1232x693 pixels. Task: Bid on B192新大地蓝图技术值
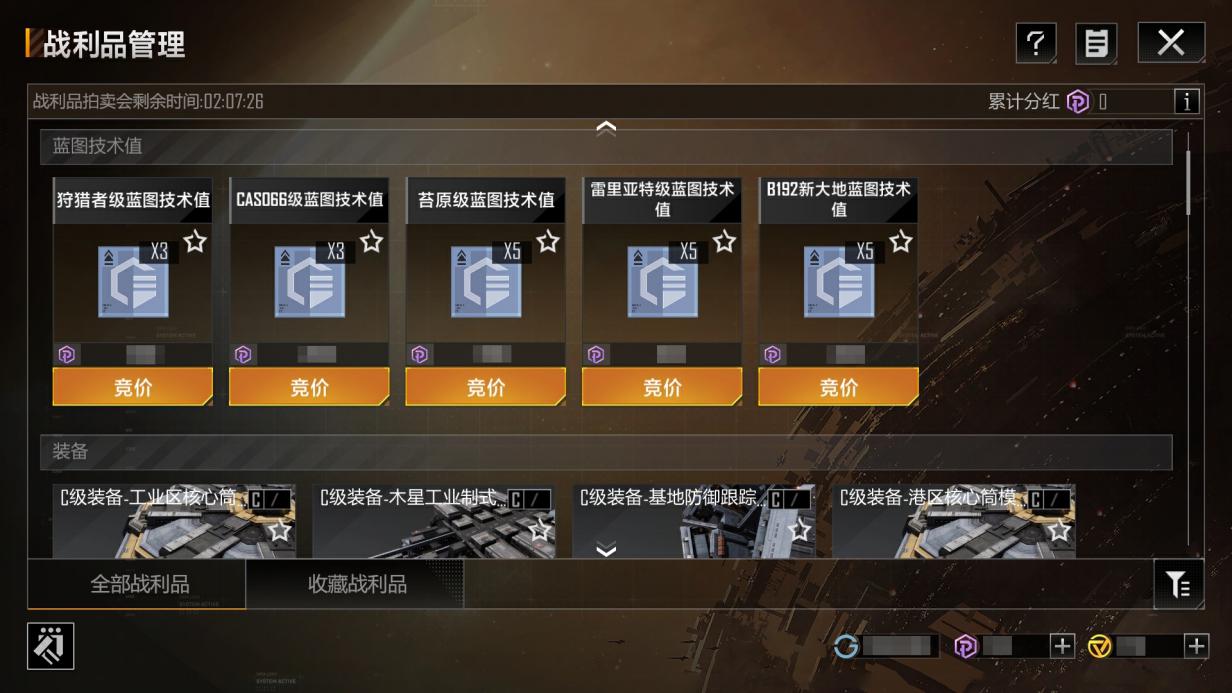(838, 387)
